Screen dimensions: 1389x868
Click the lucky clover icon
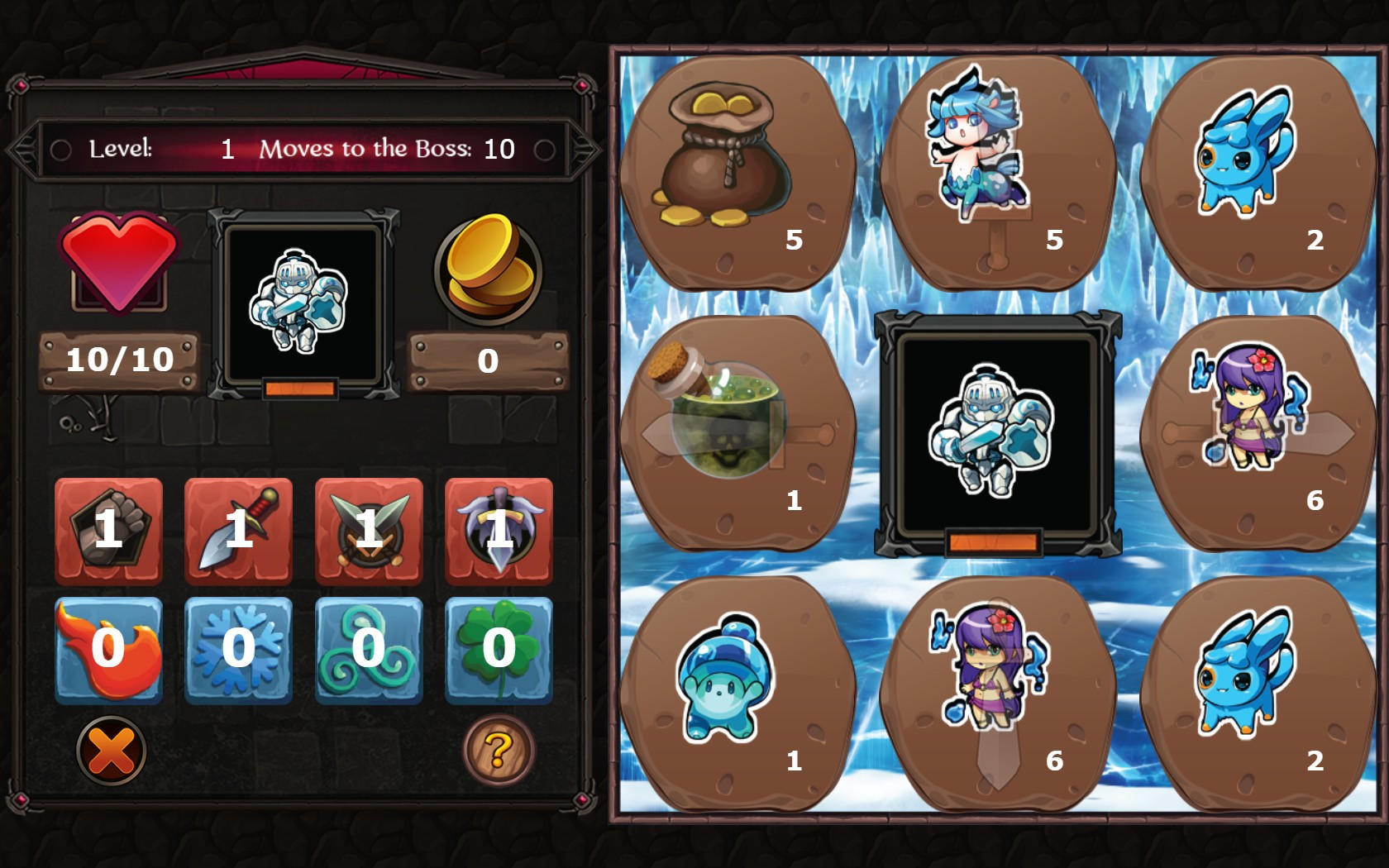click(x=498, y=651)
